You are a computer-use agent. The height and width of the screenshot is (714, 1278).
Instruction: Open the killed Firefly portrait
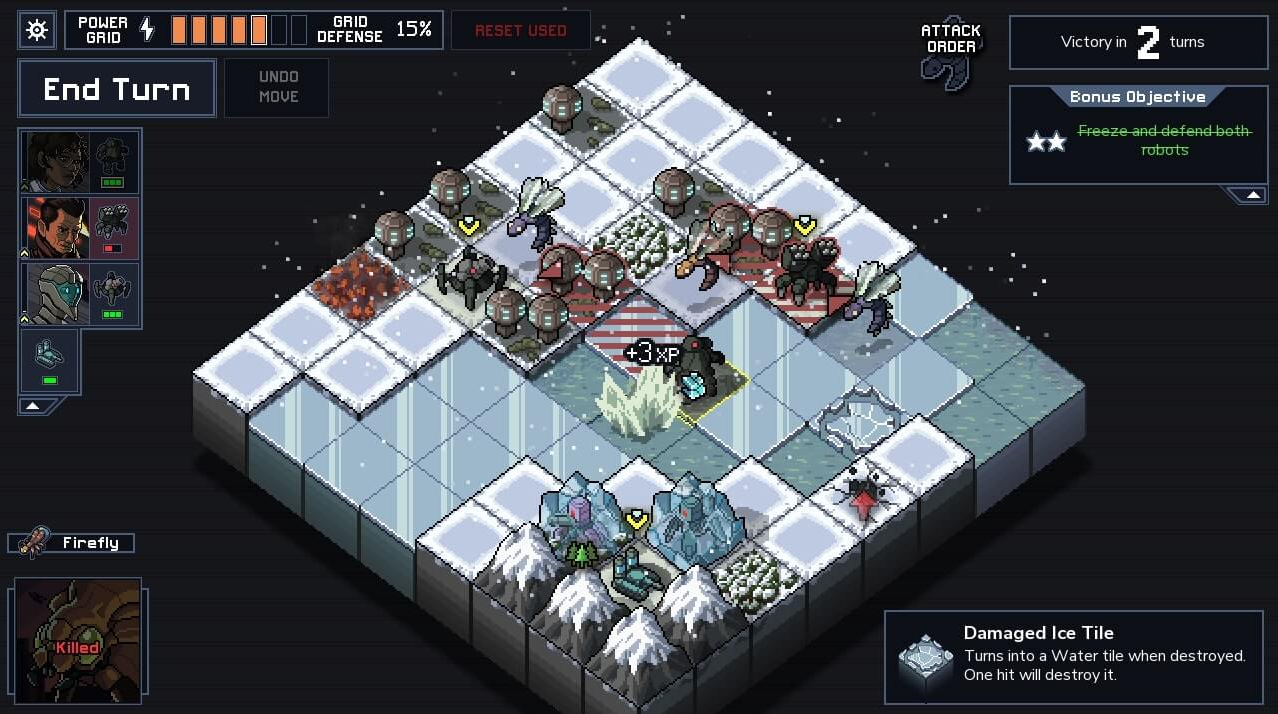tap(77, 641)
